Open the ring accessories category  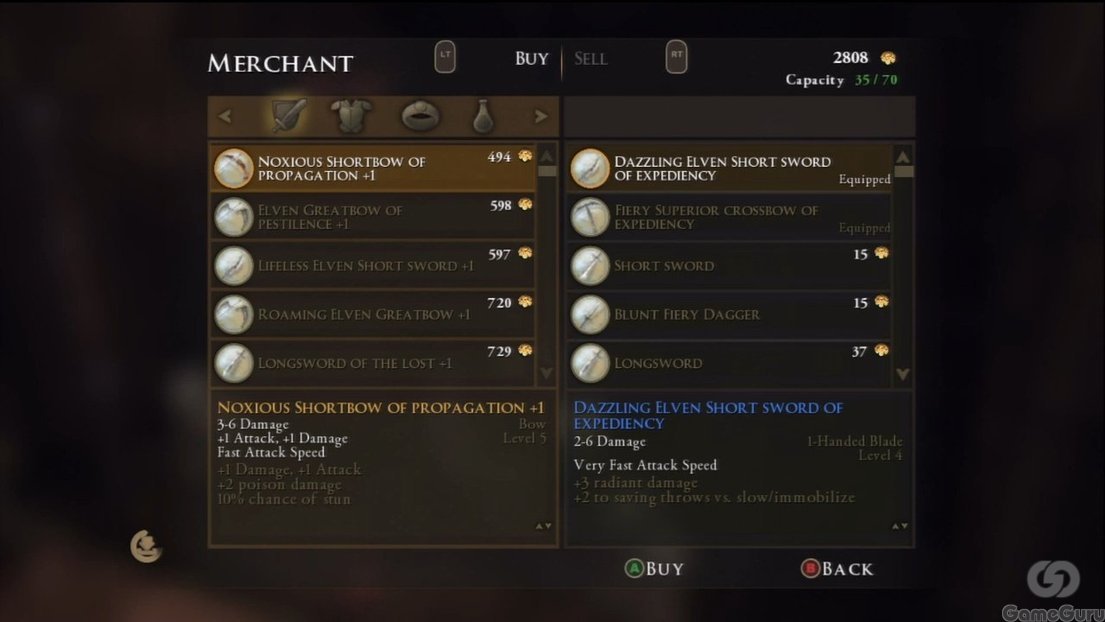(420, 116)
